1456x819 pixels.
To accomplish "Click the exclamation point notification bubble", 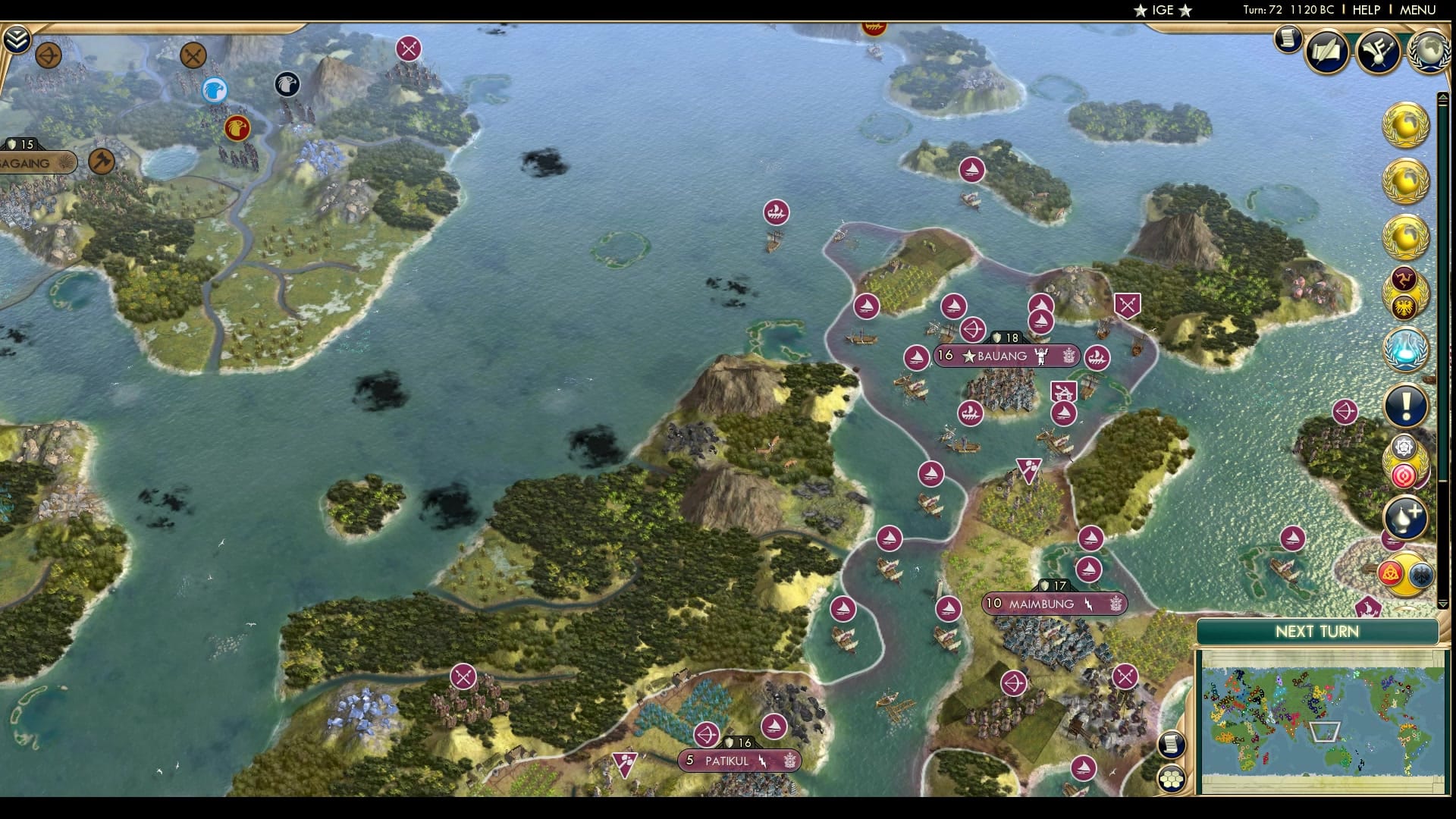I will 1407,404.
